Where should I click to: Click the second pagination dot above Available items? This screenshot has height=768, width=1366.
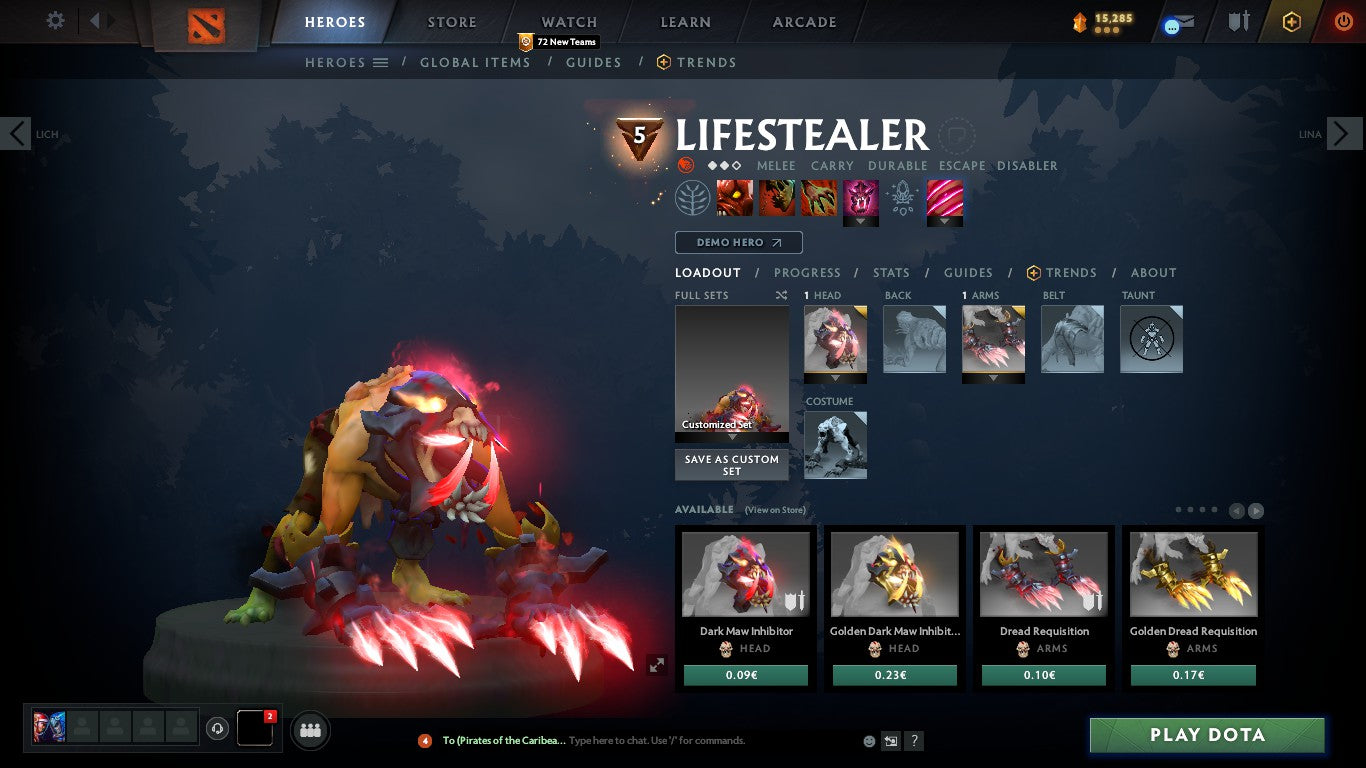1192,509
